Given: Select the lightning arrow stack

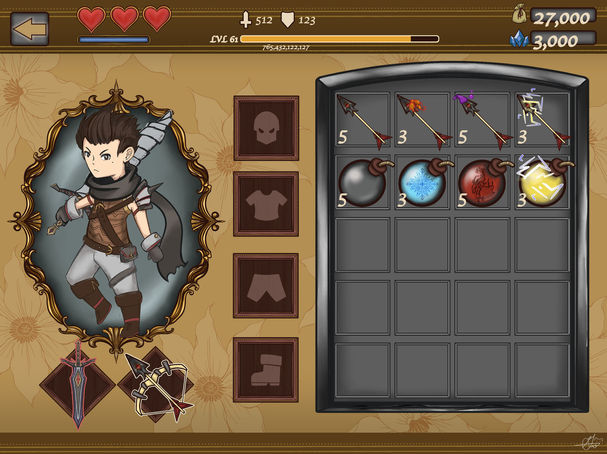Looking at the screenshot, I should (541, 121).
